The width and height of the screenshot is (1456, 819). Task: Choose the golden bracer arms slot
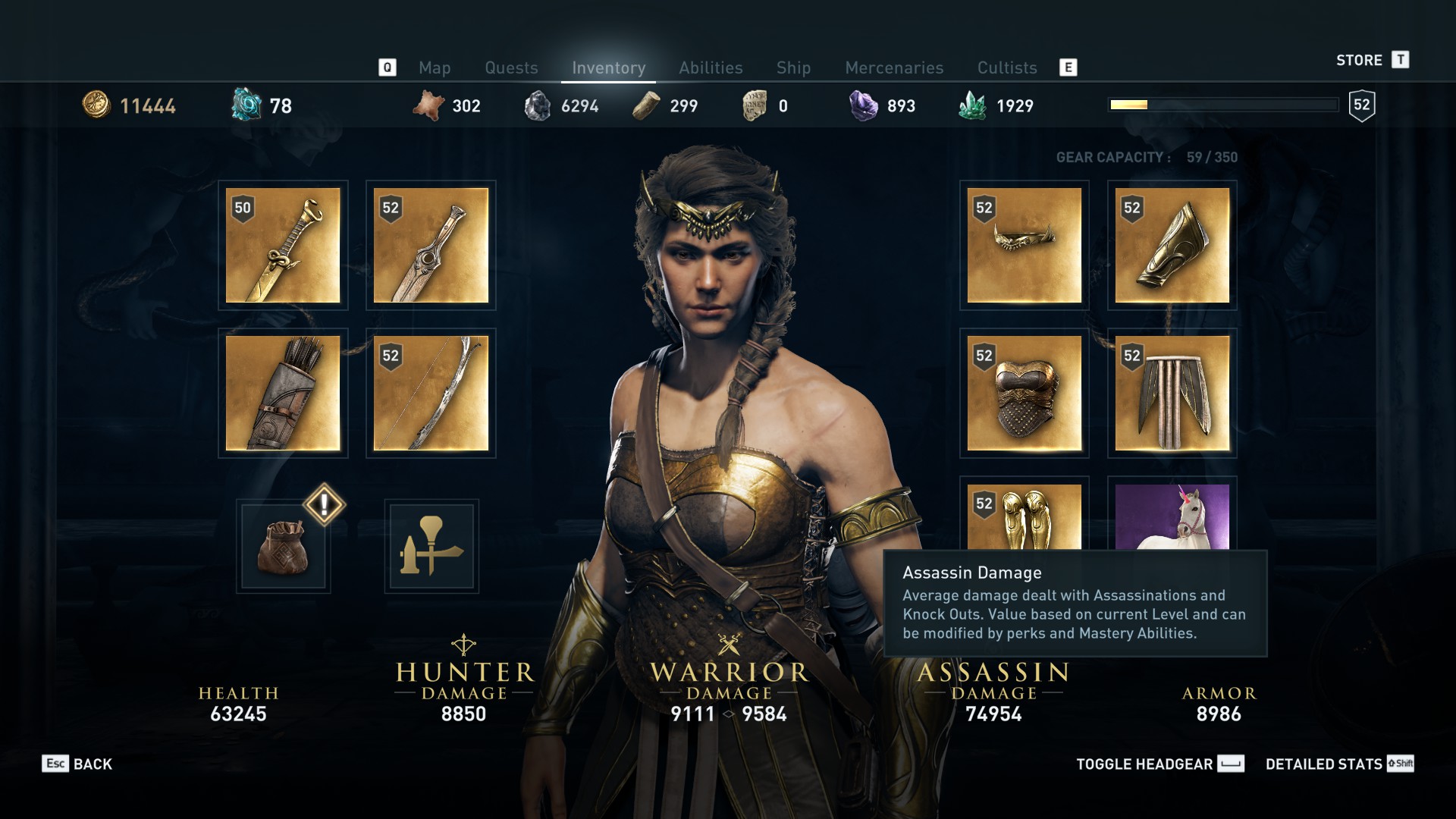(x=1172, y=245)
